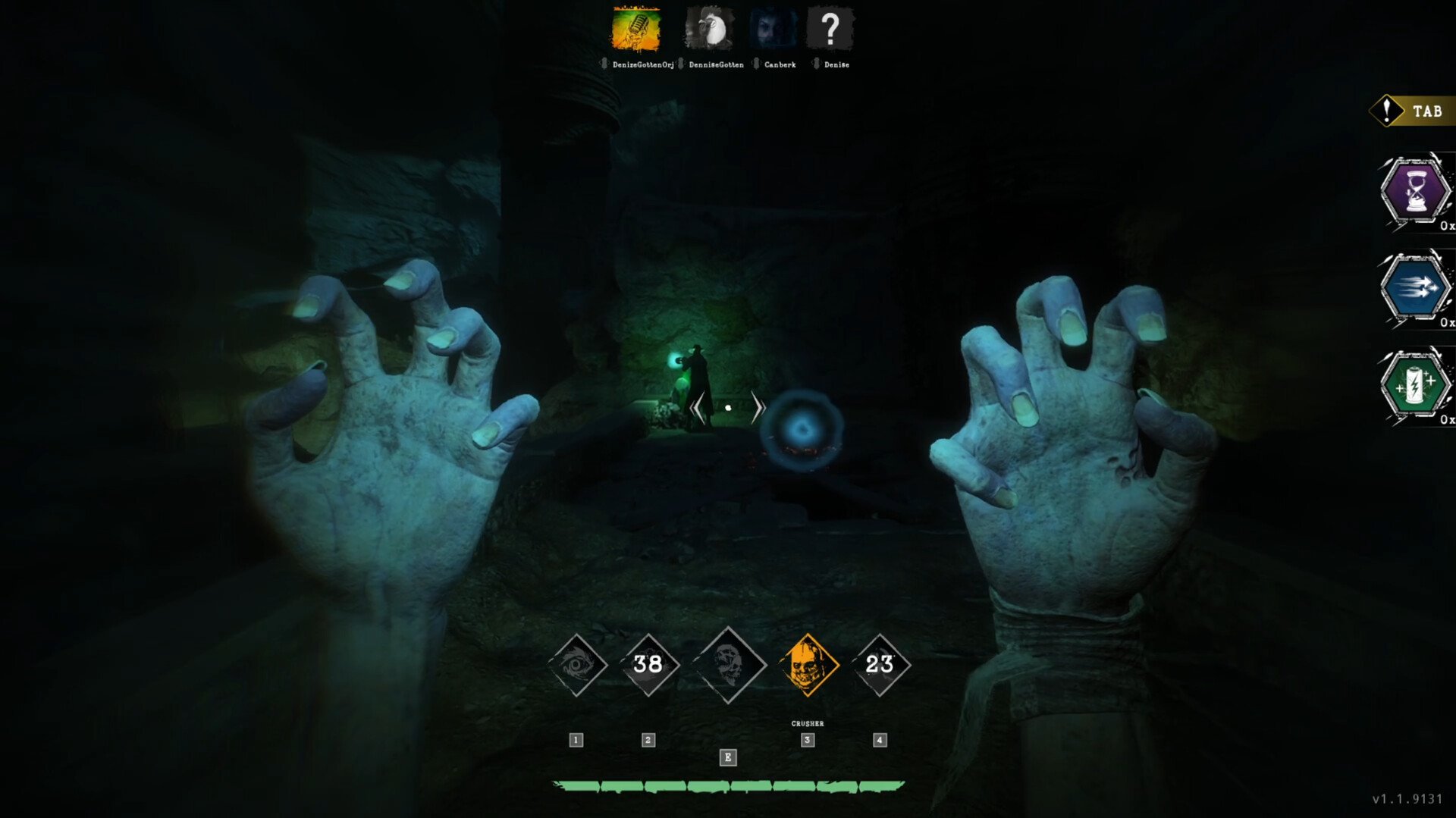Screen dimensions: 1456x818
Task: Select the ability showing cooldown 38
Action: pyautogui.click(x=648, y=665)
